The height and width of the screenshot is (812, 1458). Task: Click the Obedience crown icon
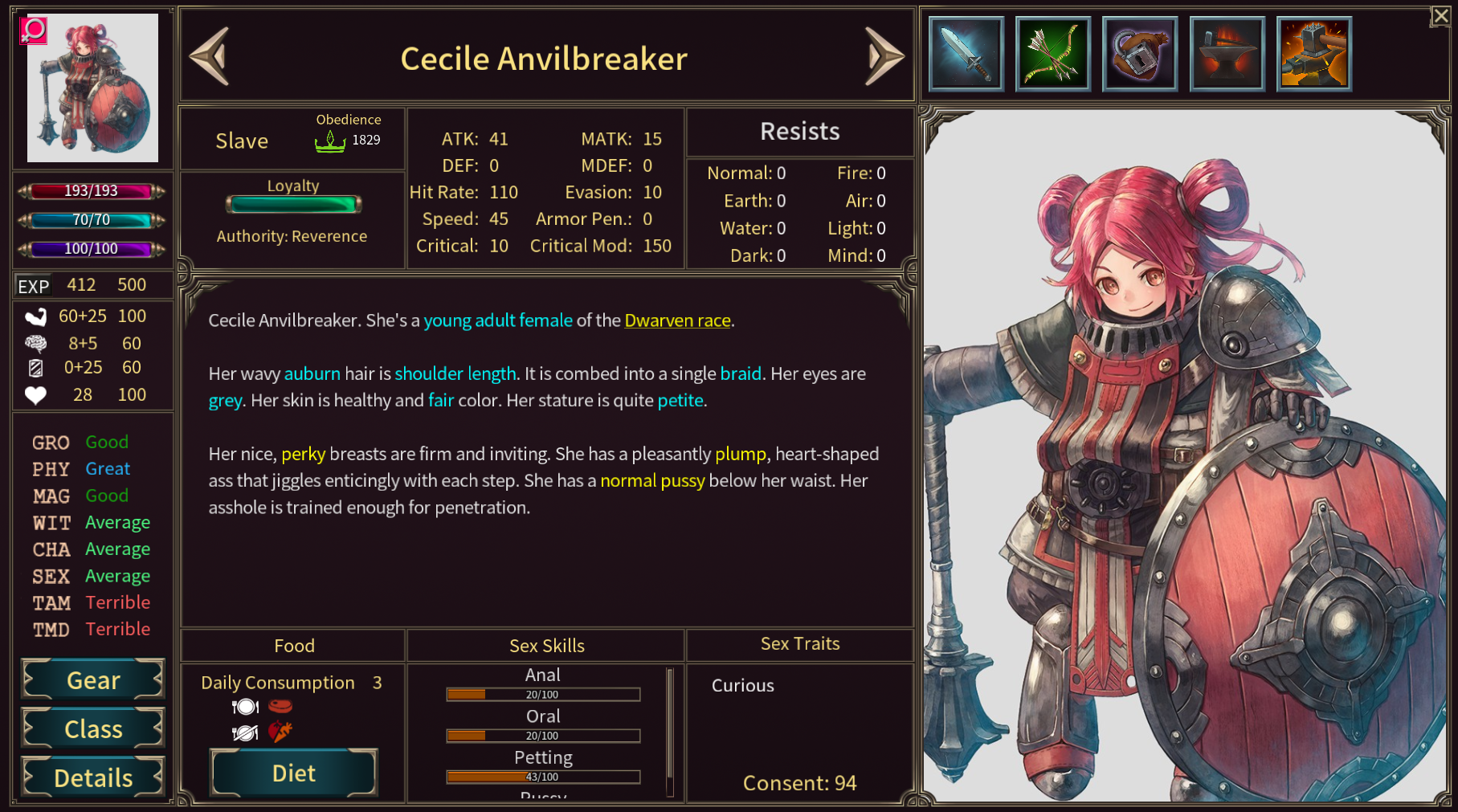pos(329,141)
